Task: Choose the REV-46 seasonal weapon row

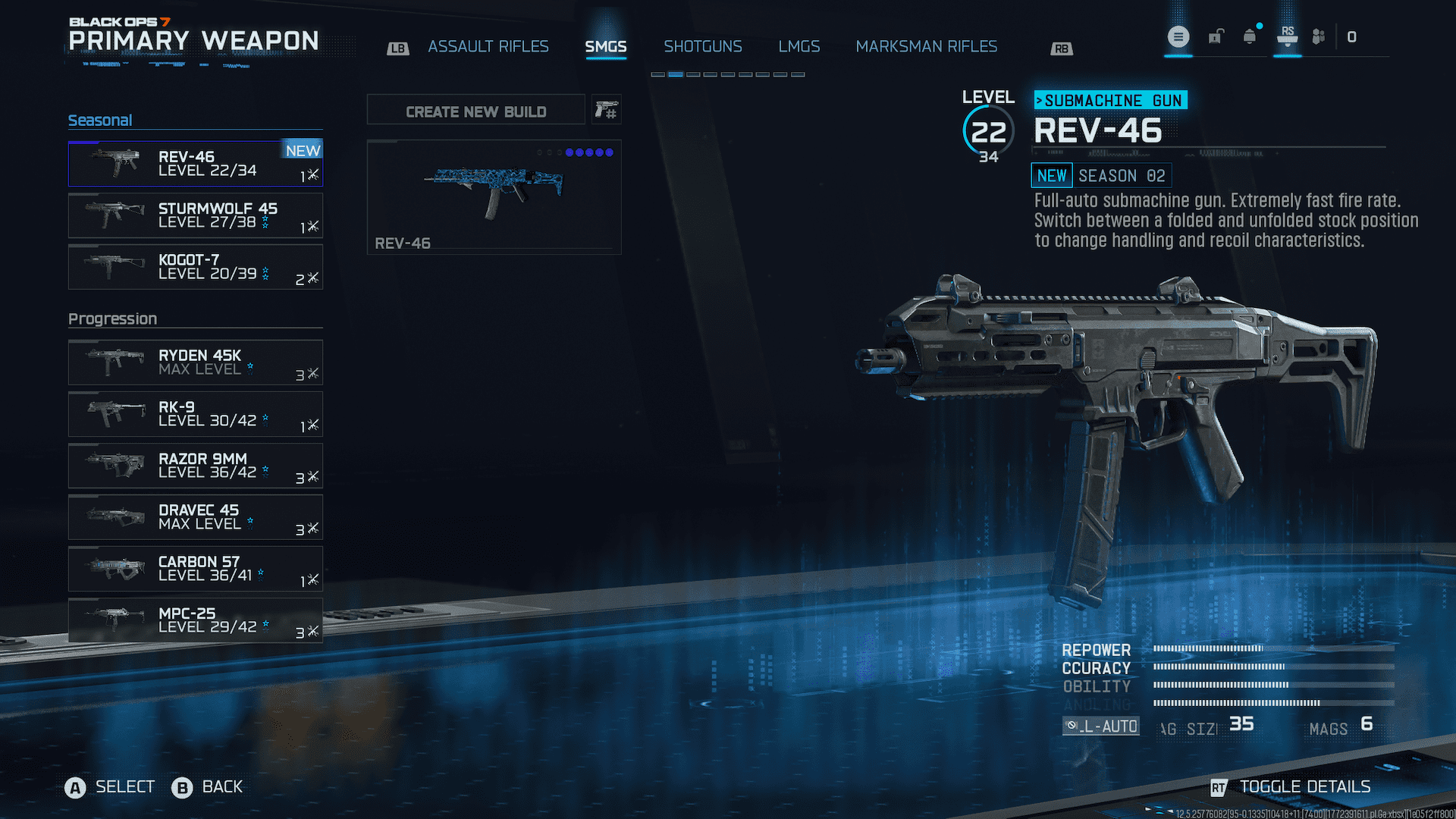Action: [195, 164]
